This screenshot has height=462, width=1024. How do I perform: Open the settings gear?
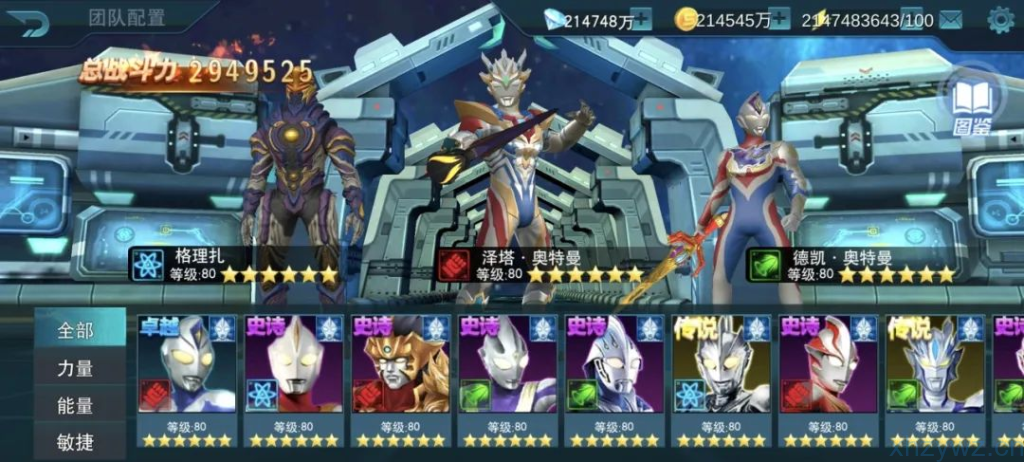[1000, 19]
